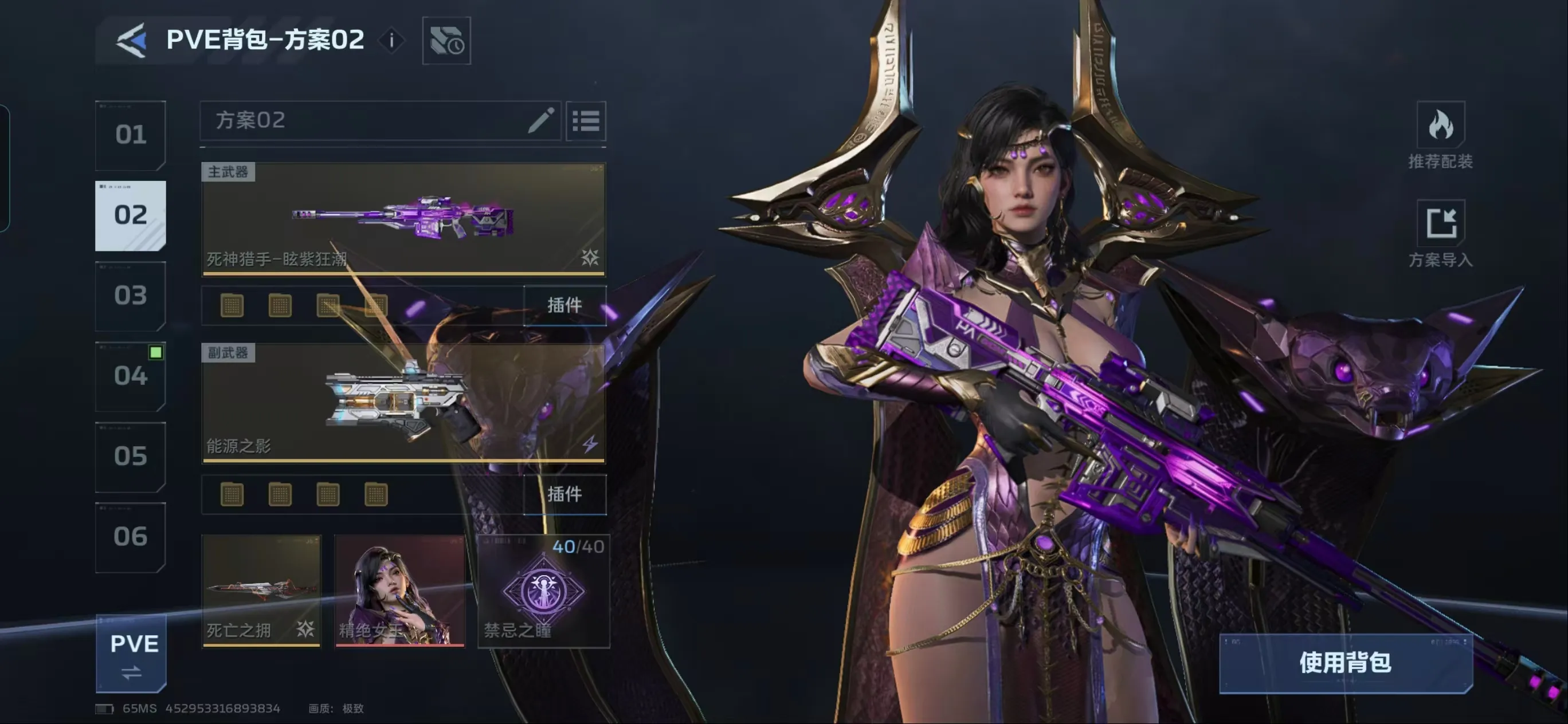Screen dimensions: 1568x724
Task: Edit the 方案02 name with pencil icon
Action: [x=540, y=120]
